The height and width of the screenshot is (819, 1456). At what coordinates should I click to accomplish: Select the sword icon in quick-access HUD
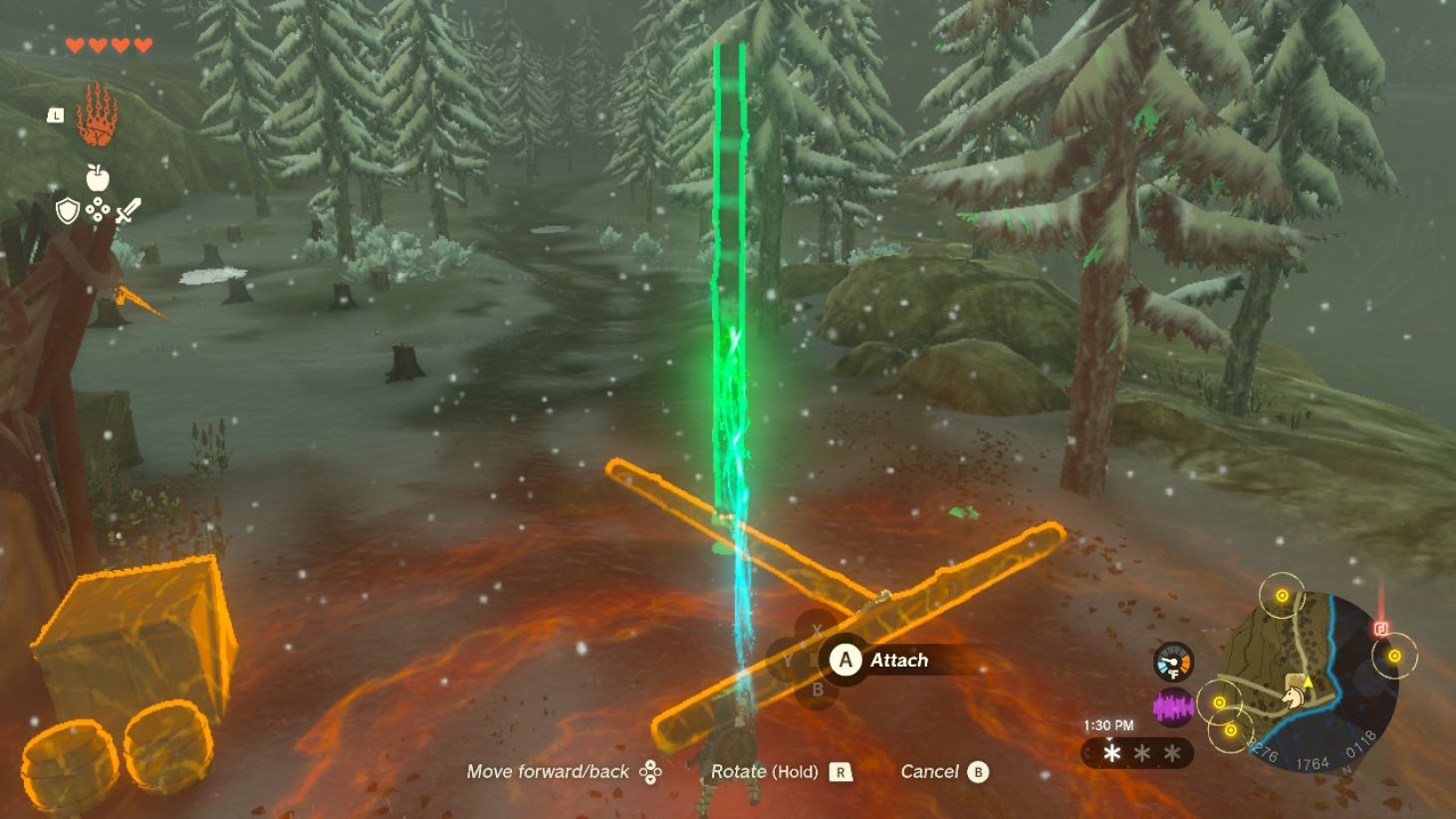[129, 208]
